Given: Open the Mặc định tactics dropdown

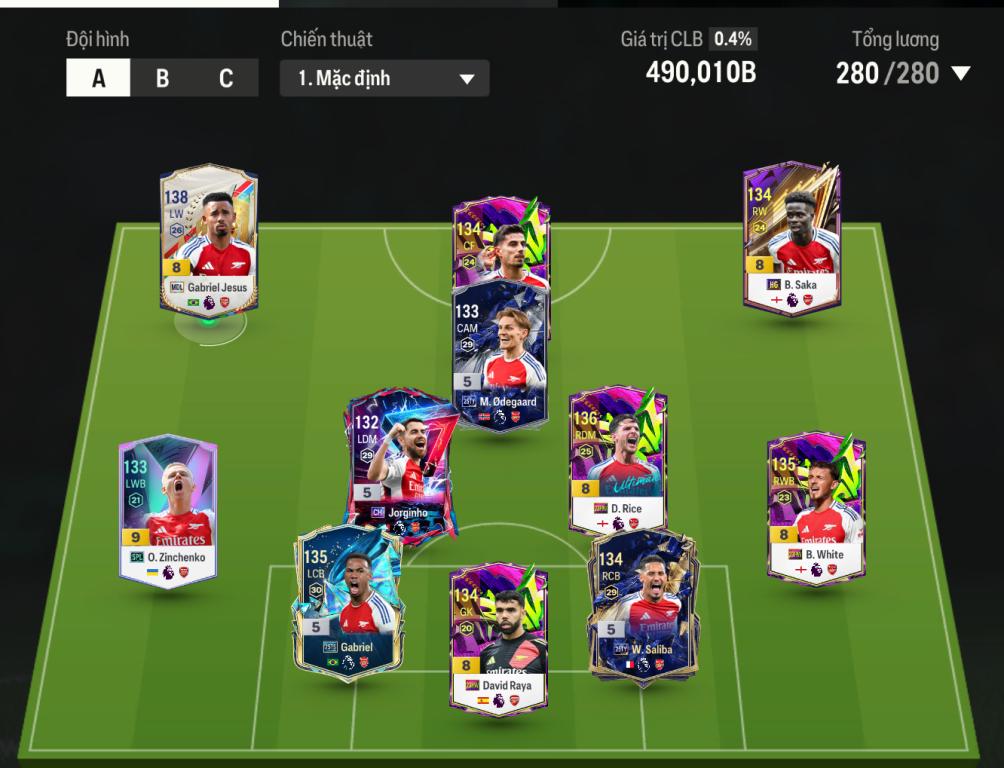Looking at the screenshot, I should (385, 78).
